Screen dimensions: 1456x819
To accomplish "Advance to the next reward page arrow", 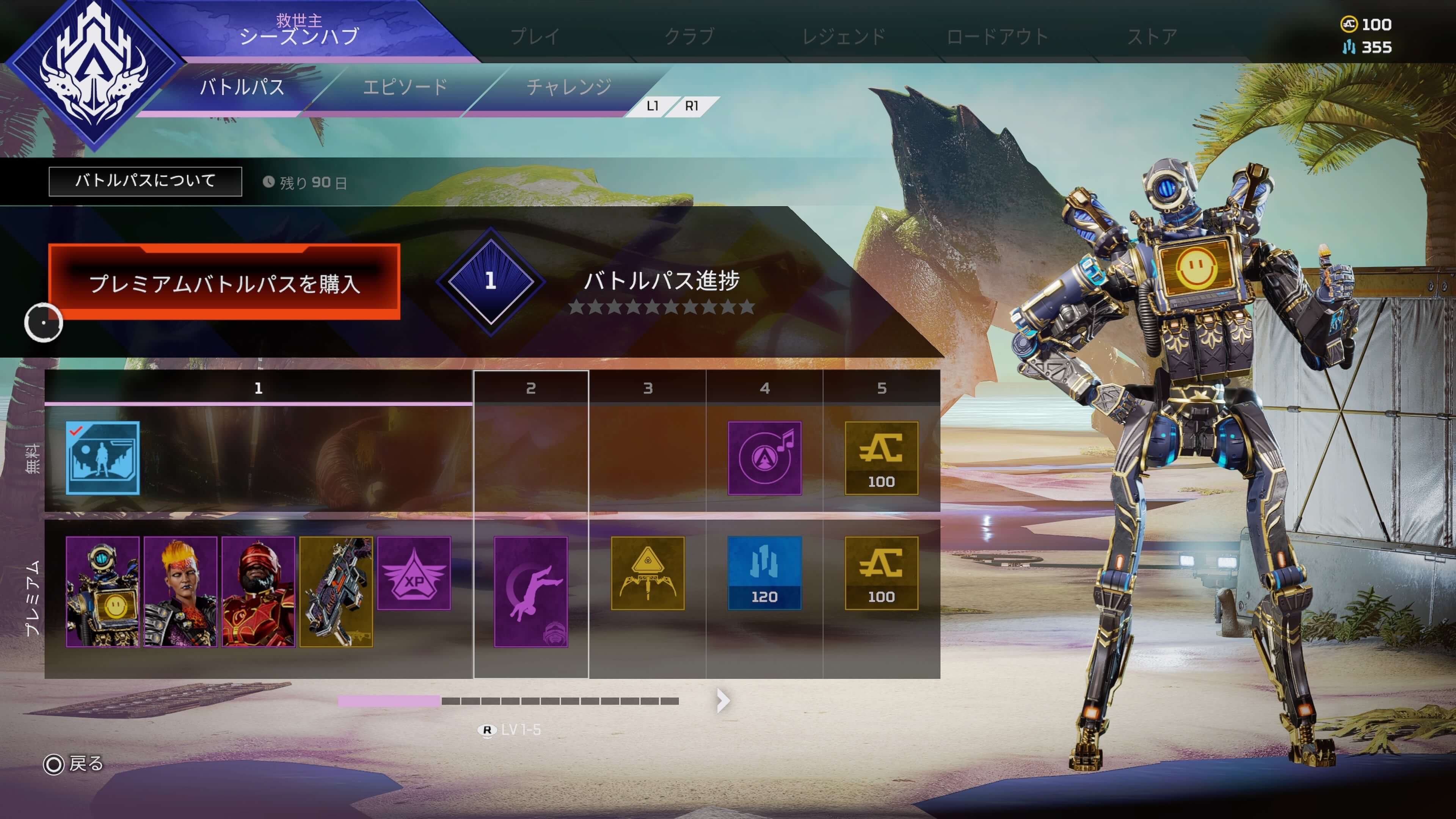I will pos(723,701).
